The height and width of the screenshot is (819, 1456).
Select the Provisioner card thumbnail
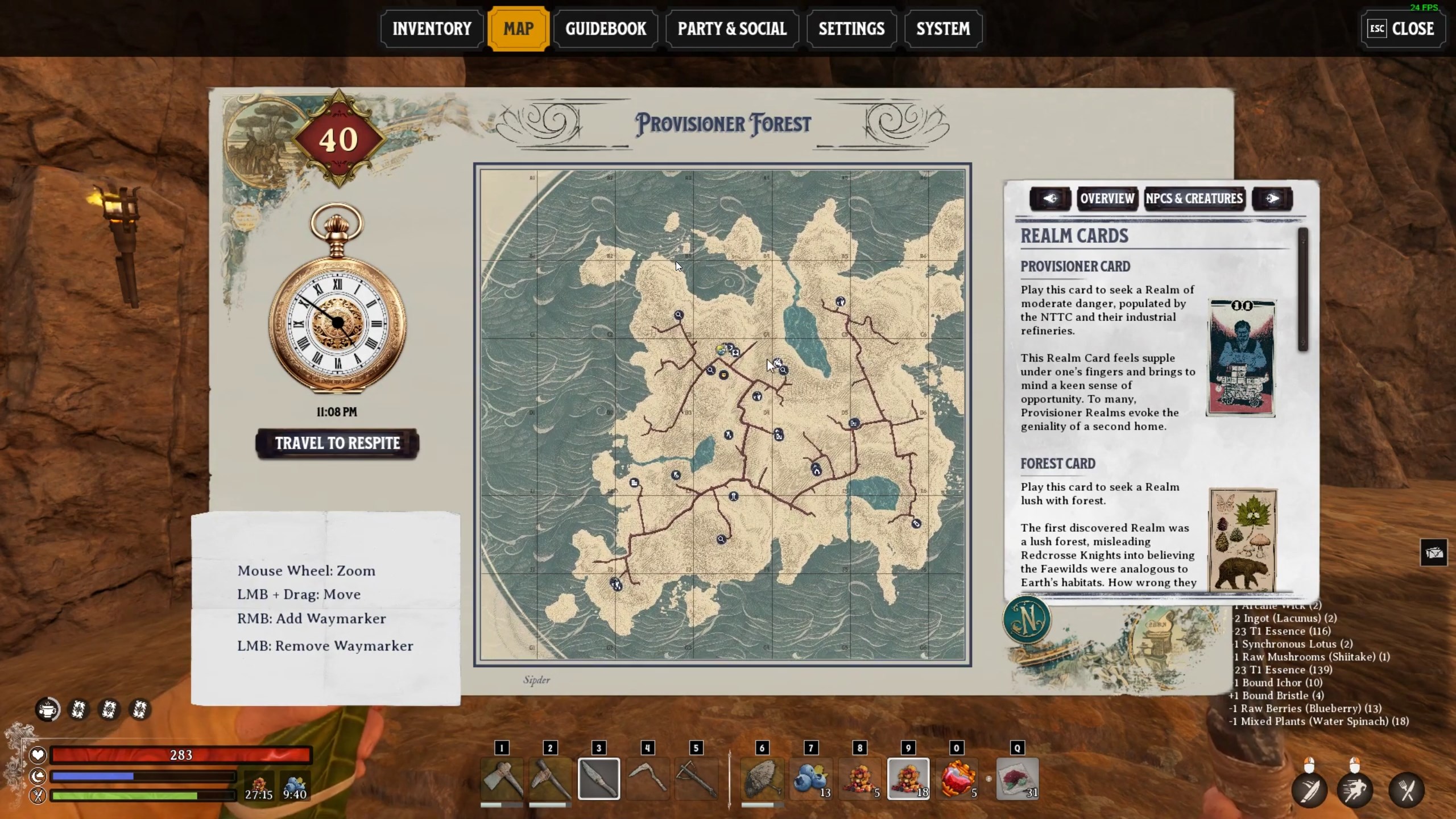(1242, 358)
